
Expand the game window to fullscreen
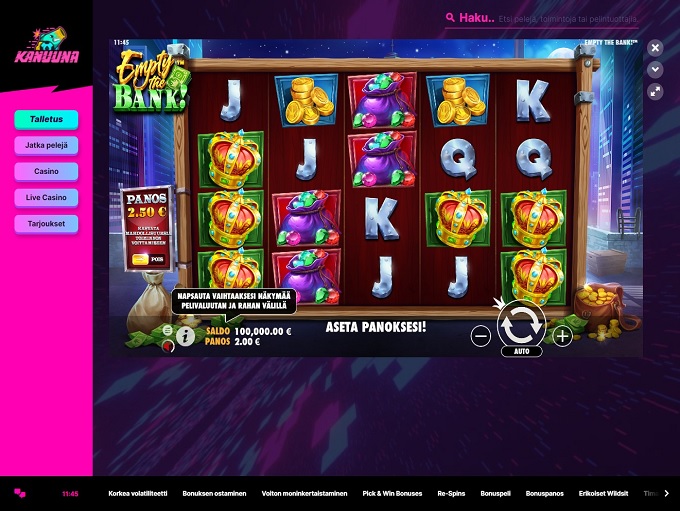click(x=655, y=91)
